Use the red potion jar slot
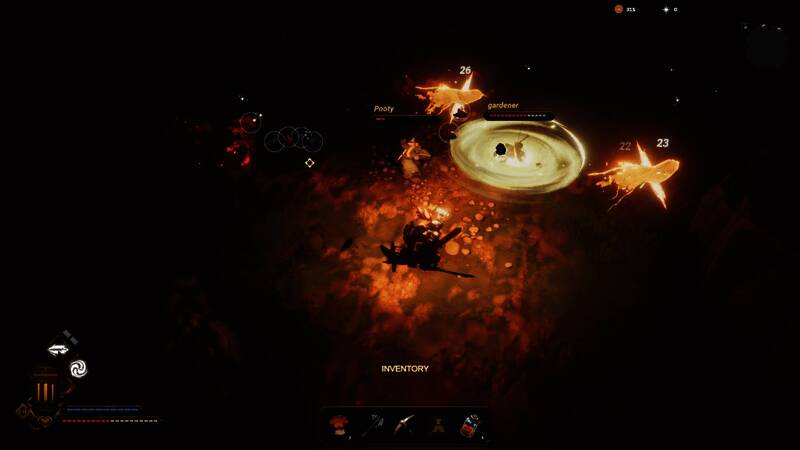This screenshot has height=450, width=800. pos(470,425)
